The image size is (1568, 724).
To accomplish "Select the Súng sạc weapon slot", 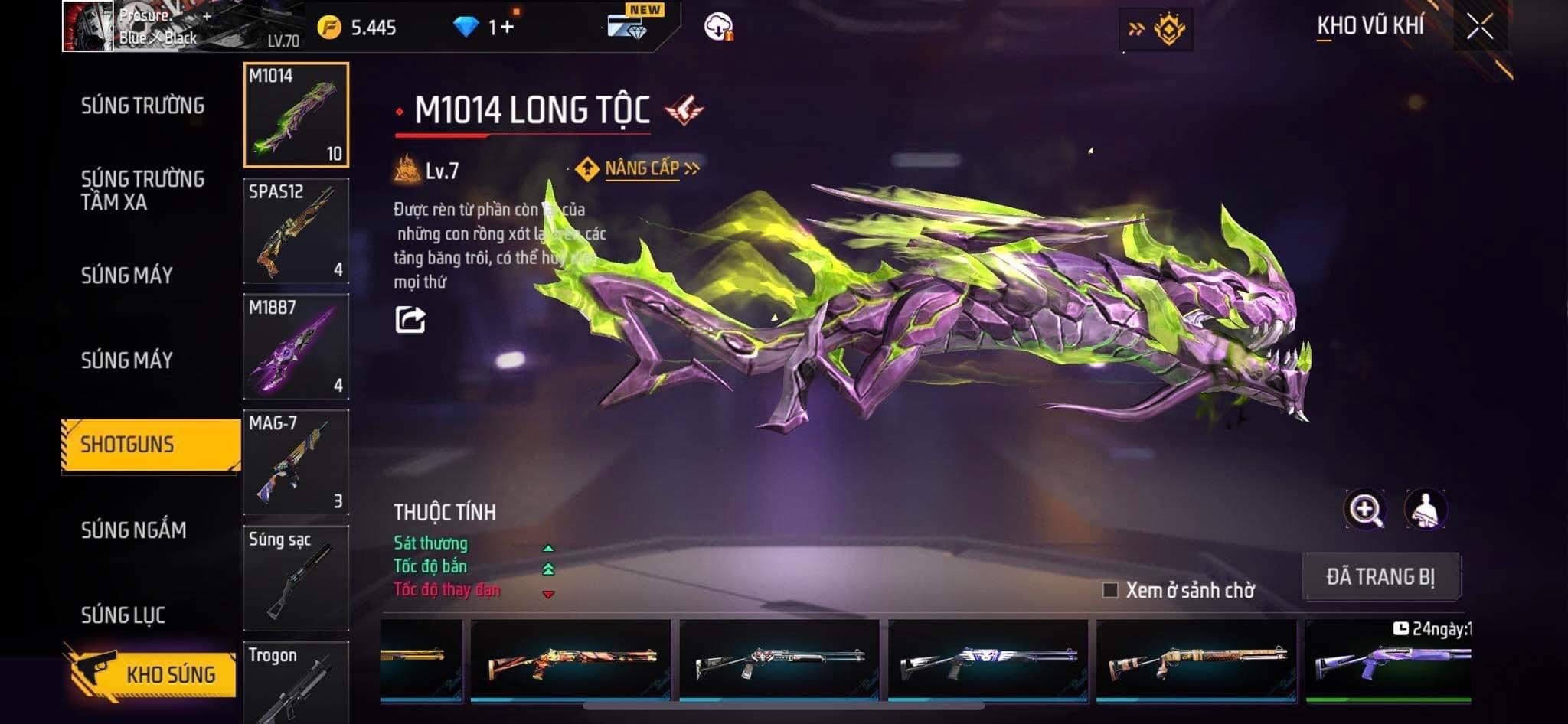I will (x=296, y=577).
